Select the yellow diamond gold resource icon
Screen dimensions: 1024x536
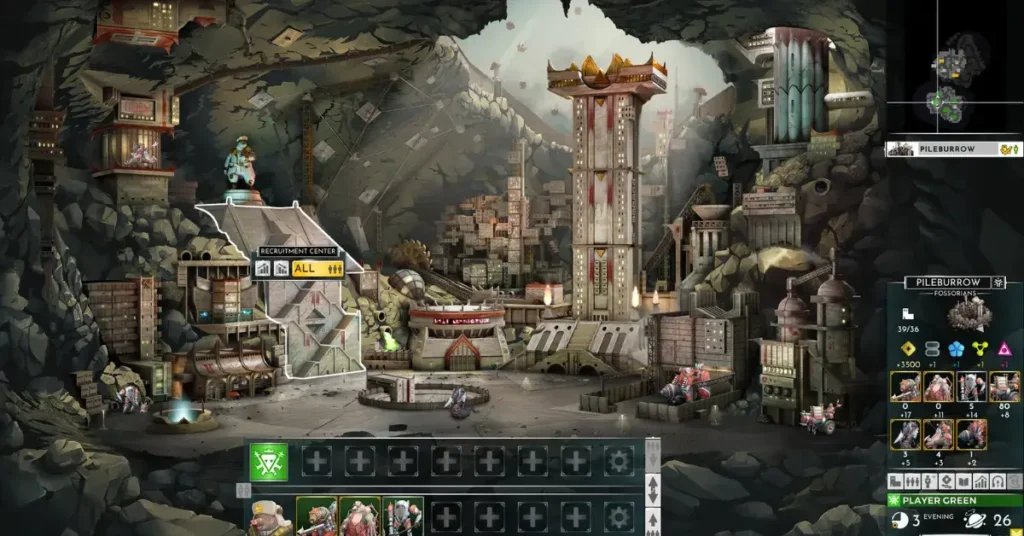tap(908, 348)
